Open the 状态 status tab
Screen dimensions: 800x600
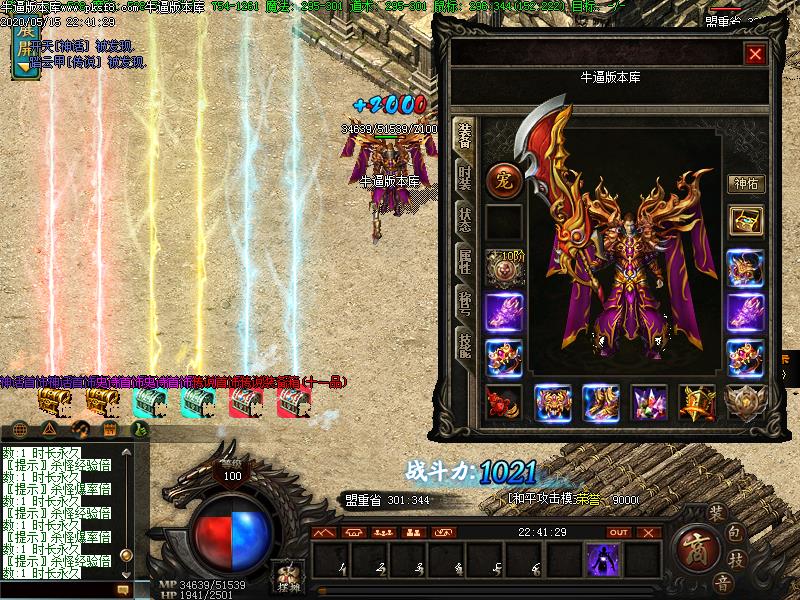pyautogui.click(x=465, y=219)
